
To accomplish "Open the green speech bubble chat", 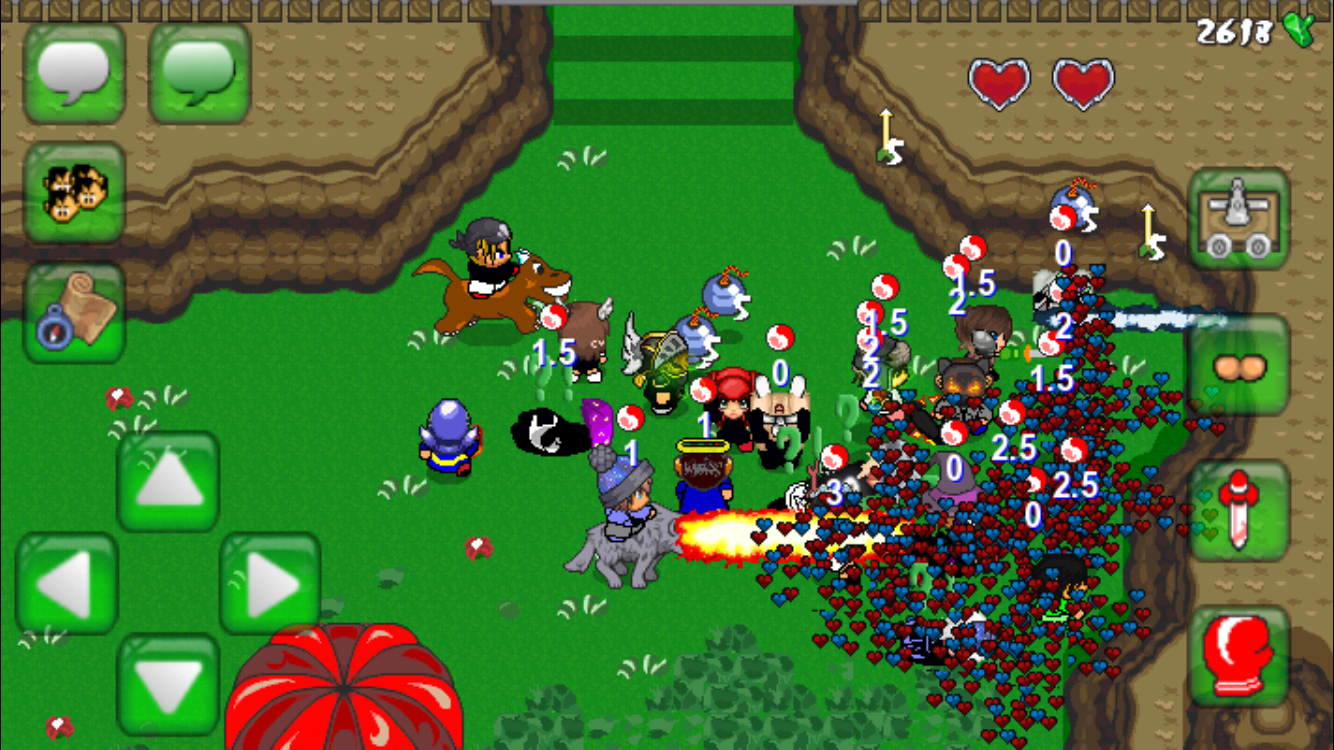I will coord(199,72).
